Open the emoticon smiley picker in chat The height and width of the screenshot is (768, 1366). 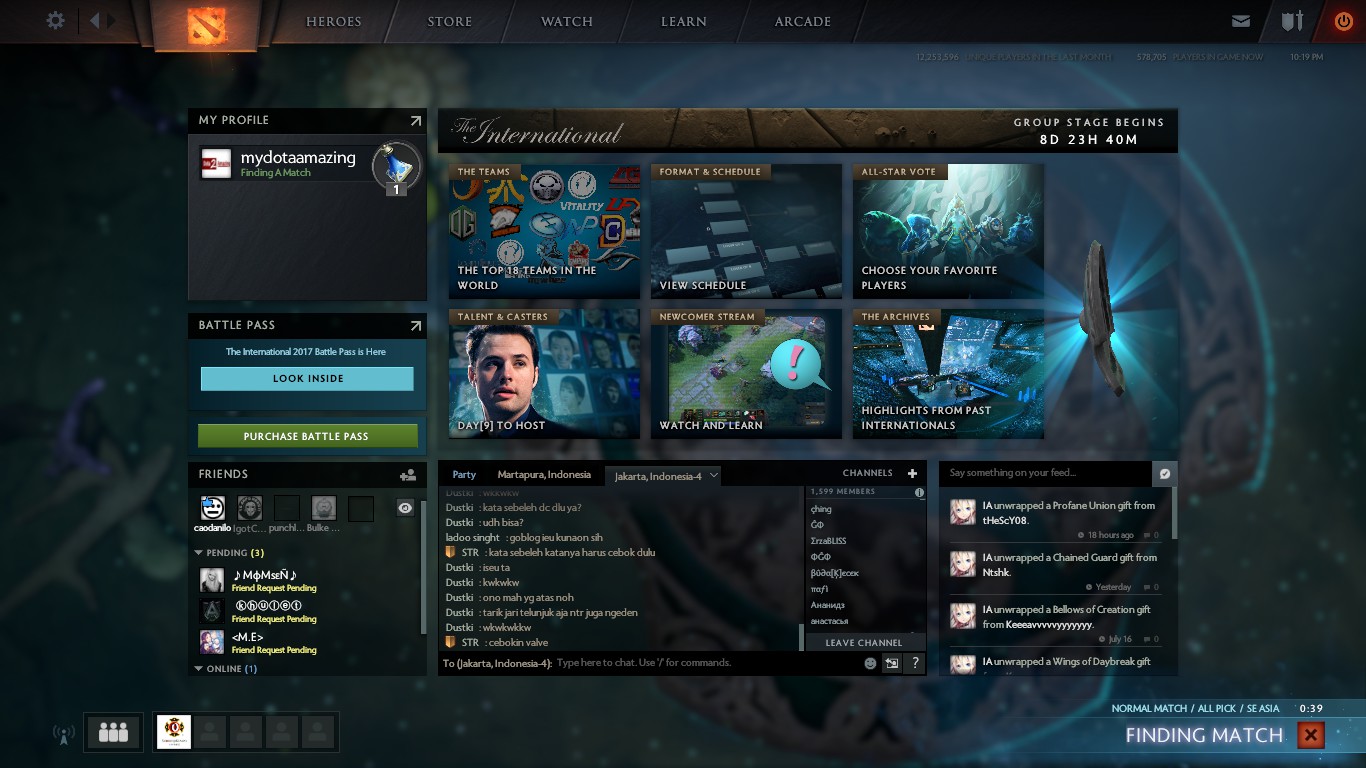pyautogui.click(x=870, y=662)
